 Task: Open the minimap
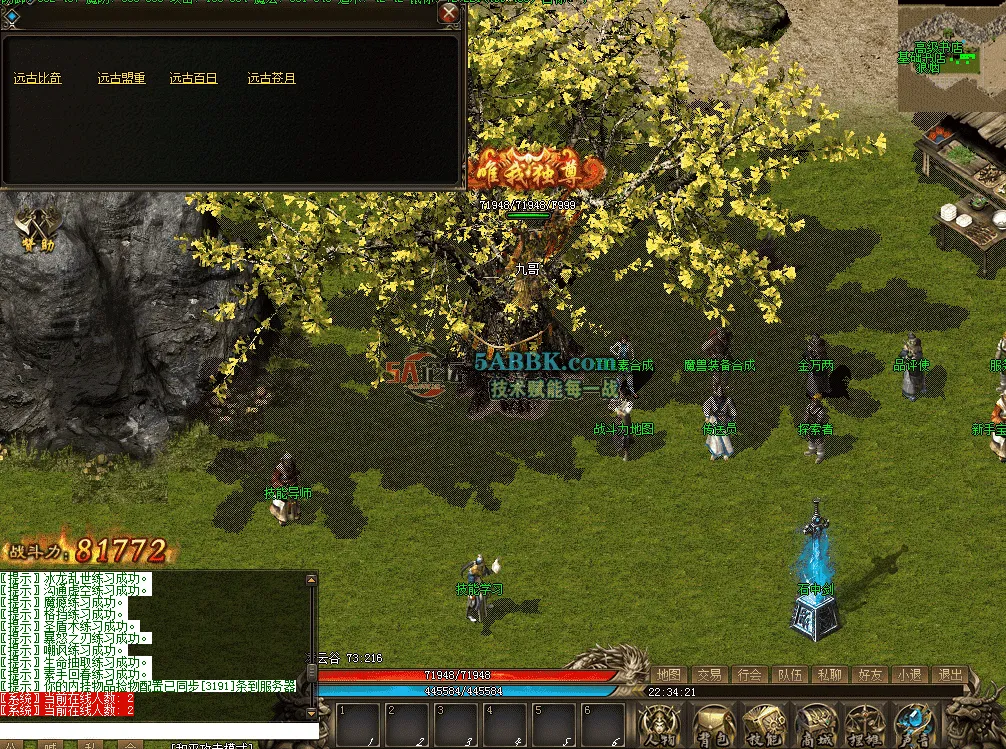click(x=951, y=55)
